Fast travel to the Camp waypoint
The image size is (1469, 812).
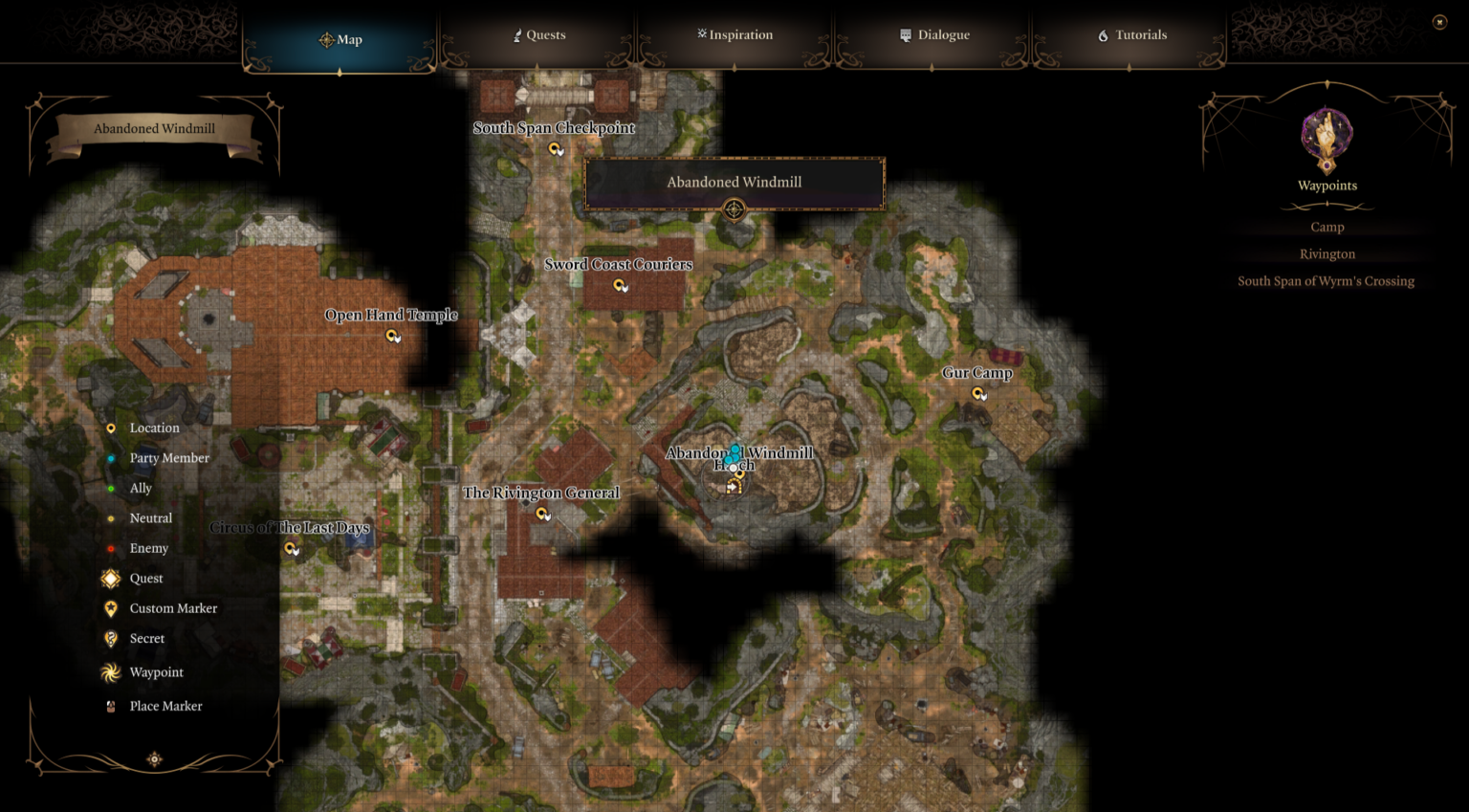[1326, 227]
